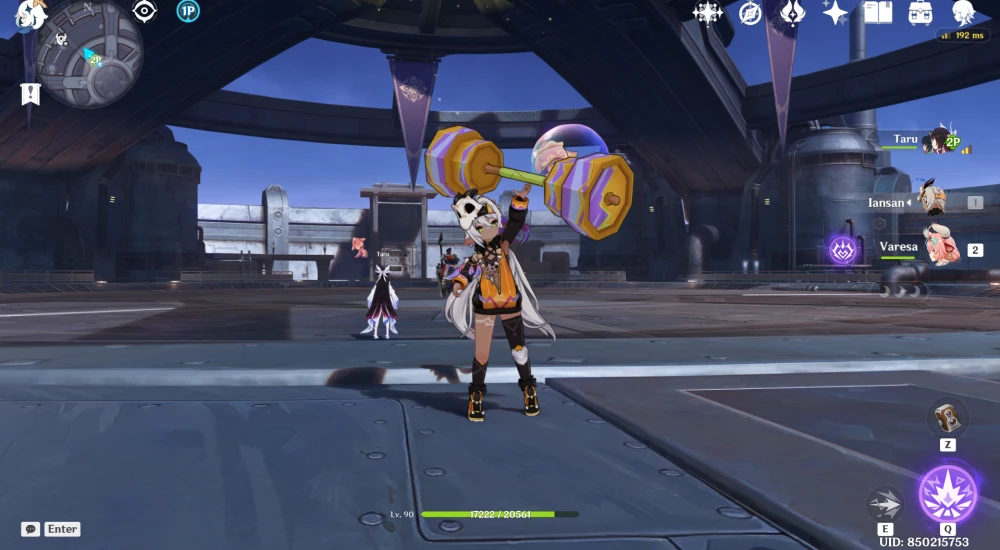The image size is (1000, 550).
Task: Use the Elemental Skill dash icon
Action: [885, 503]
